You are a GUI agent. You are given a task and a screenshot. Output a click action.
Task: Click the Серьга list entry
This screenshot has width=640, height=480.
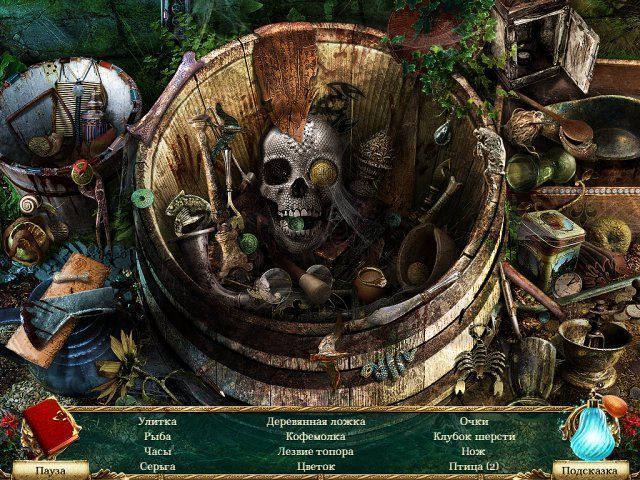(x=157, y=467)
